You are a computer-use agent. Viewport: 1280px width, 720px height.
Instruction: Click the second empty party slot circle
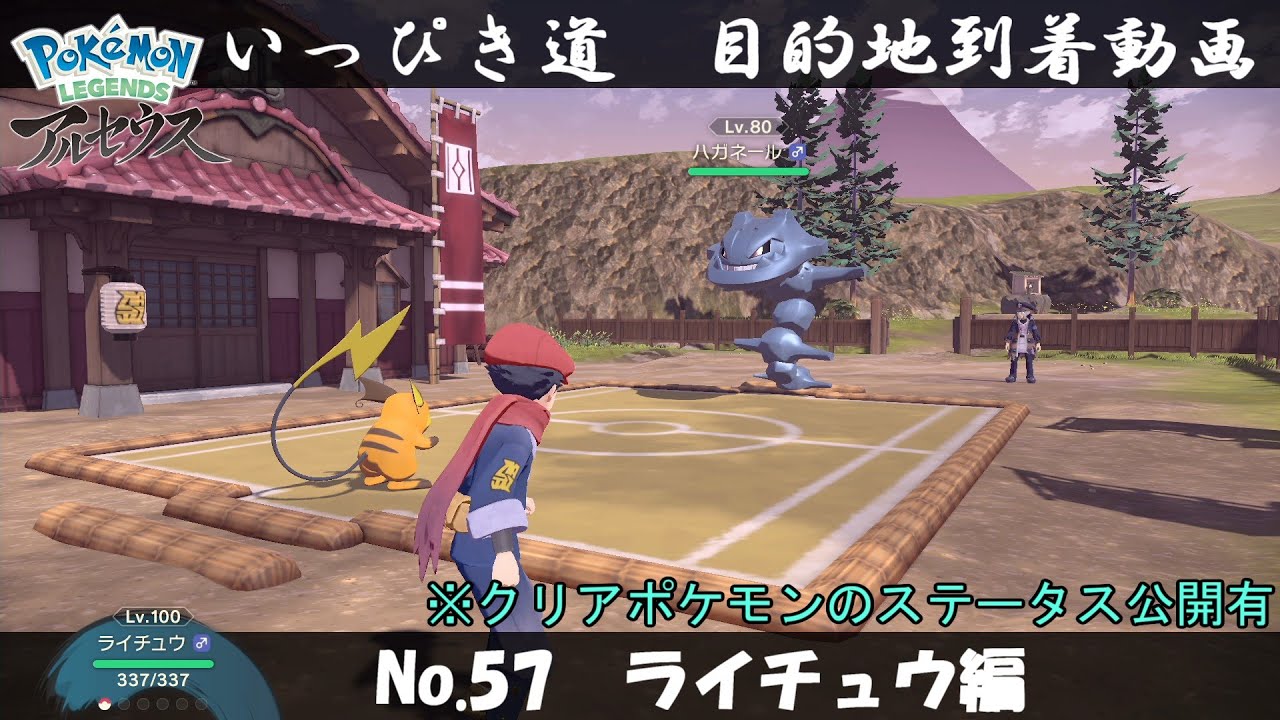pyautogui.click(x=124, y=706)
